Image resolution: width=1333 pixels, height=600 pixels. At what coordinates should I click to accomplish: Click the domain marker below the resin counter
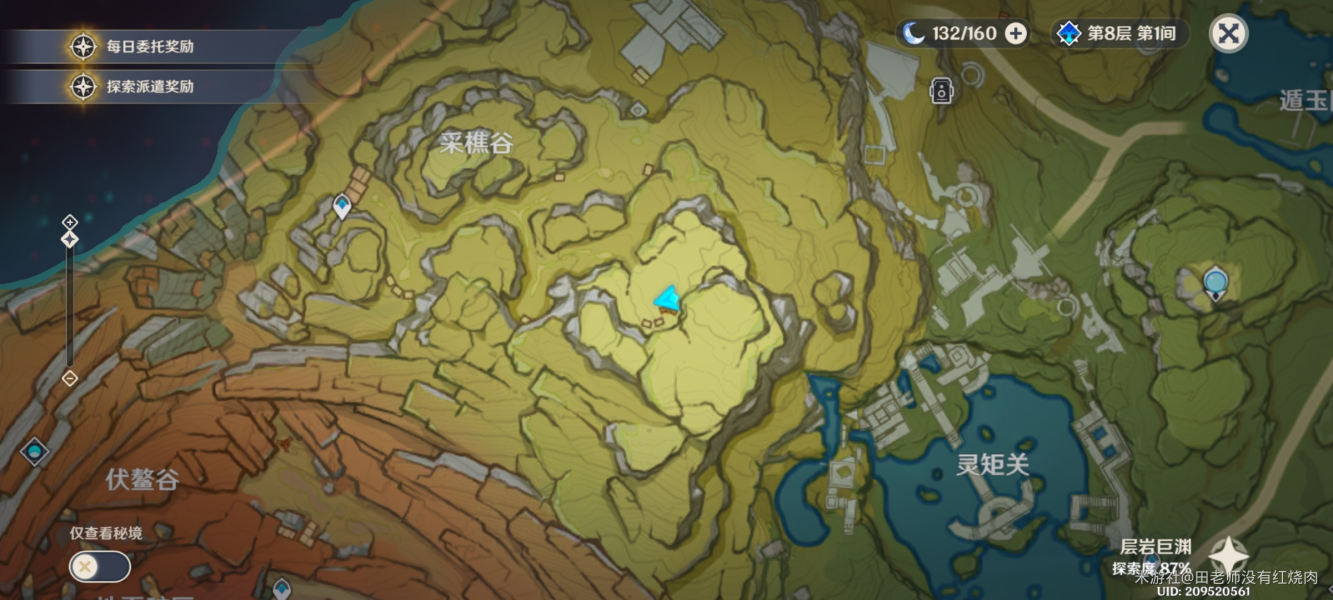coord(940,91)
